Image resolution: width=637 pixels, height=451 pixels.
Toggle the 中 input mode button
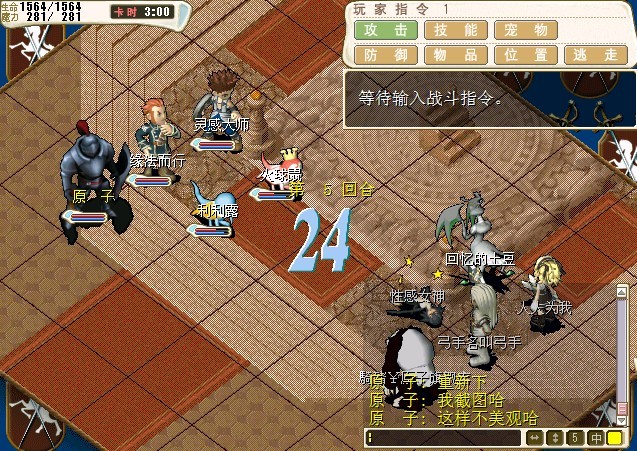595,438
